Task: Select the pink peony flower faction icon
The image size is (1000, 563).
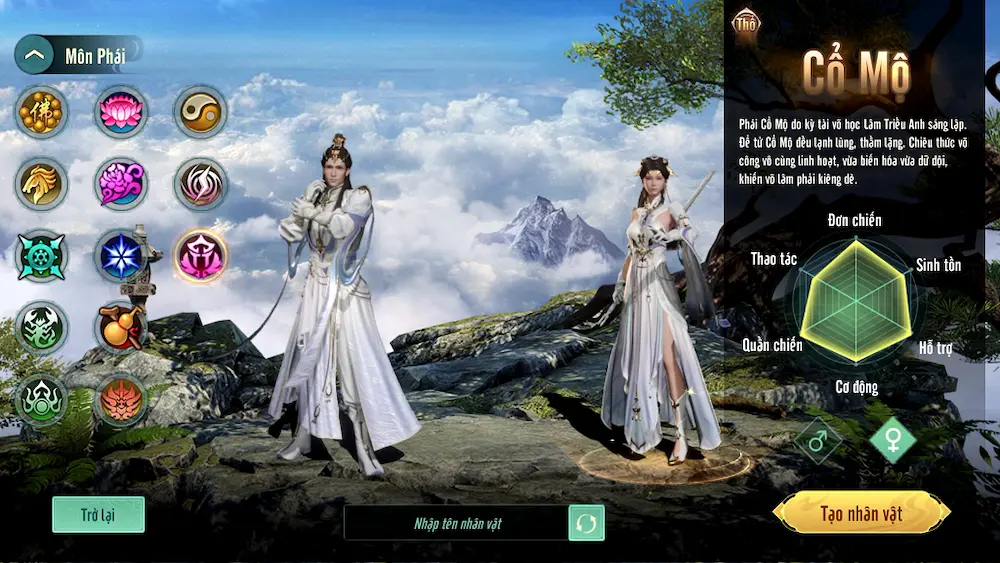Action: [x=121, y=184]
